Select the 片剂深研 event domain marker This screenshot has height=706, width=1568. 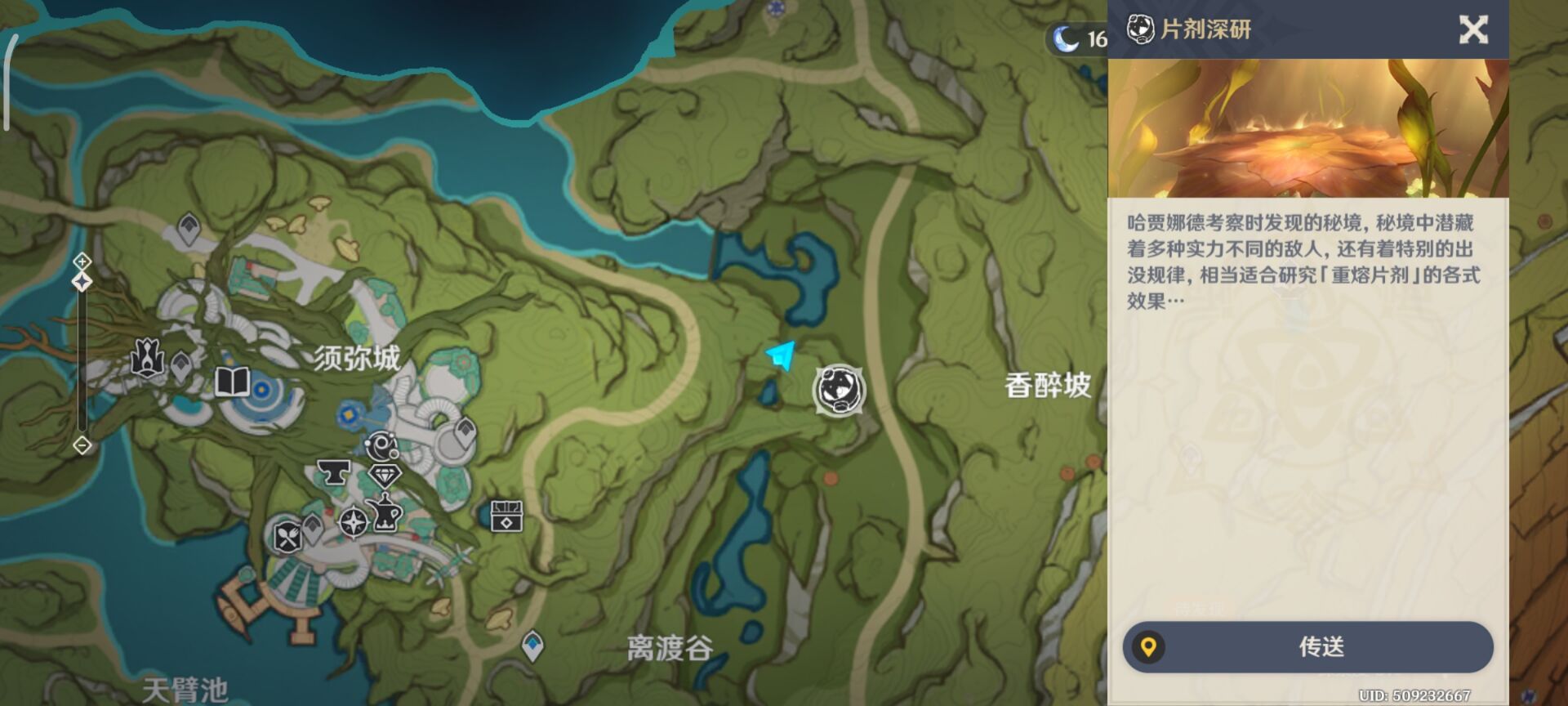click(839, 390)
